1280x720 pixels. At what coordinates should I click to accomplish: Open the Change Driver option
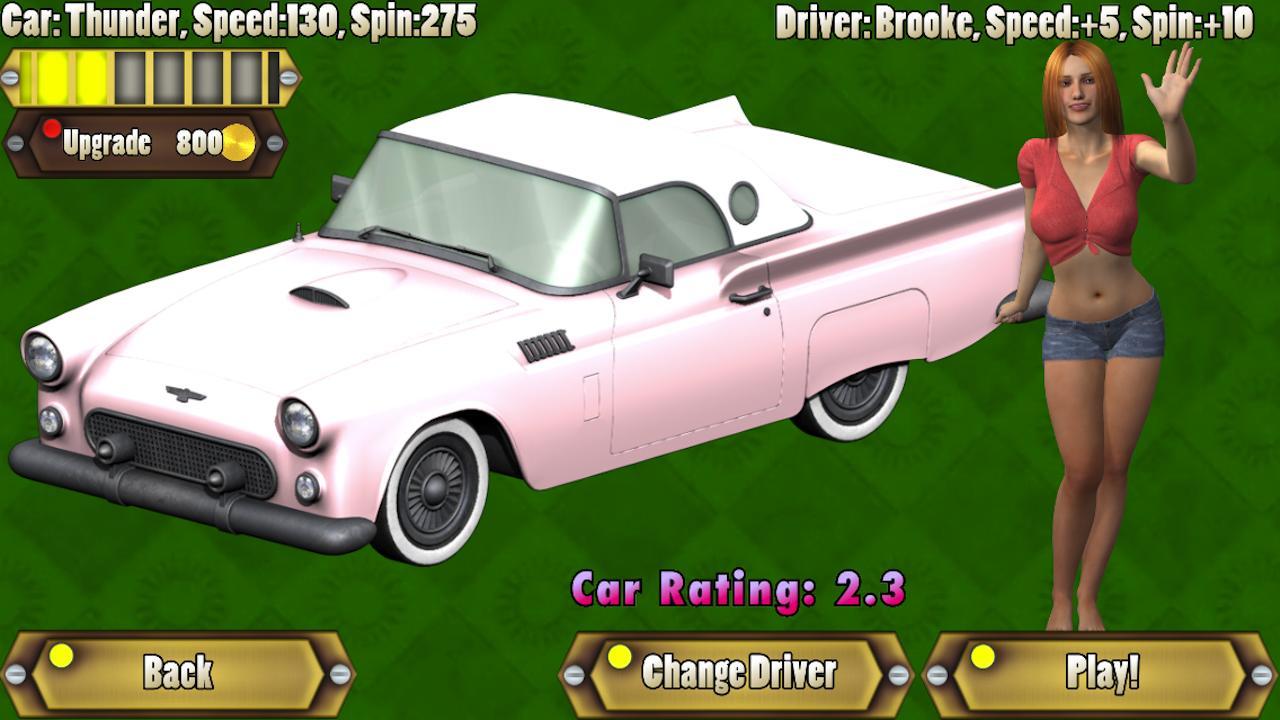pos(737,673)
